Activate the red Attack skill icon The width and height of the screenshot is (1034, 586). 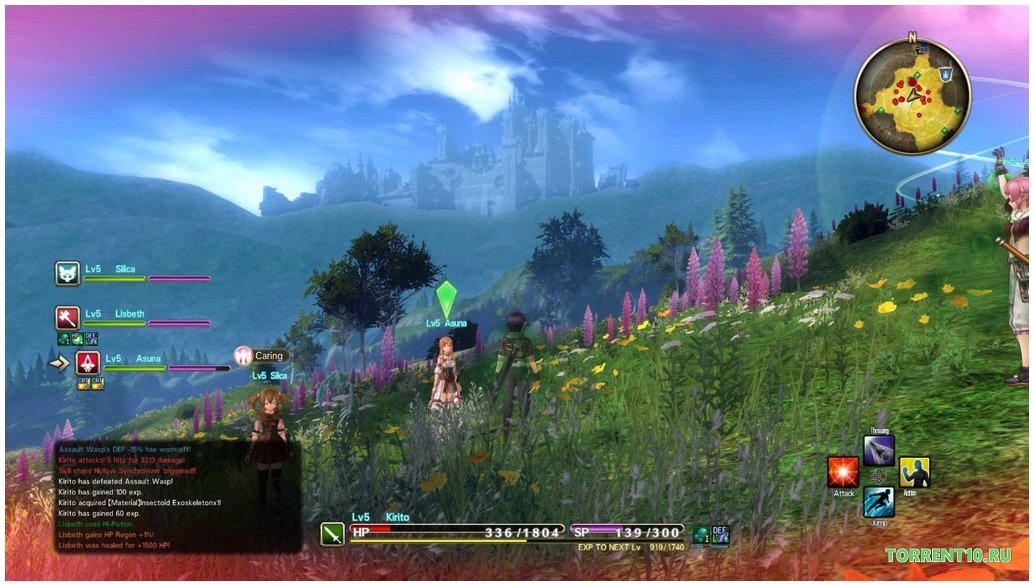(843, 472)
